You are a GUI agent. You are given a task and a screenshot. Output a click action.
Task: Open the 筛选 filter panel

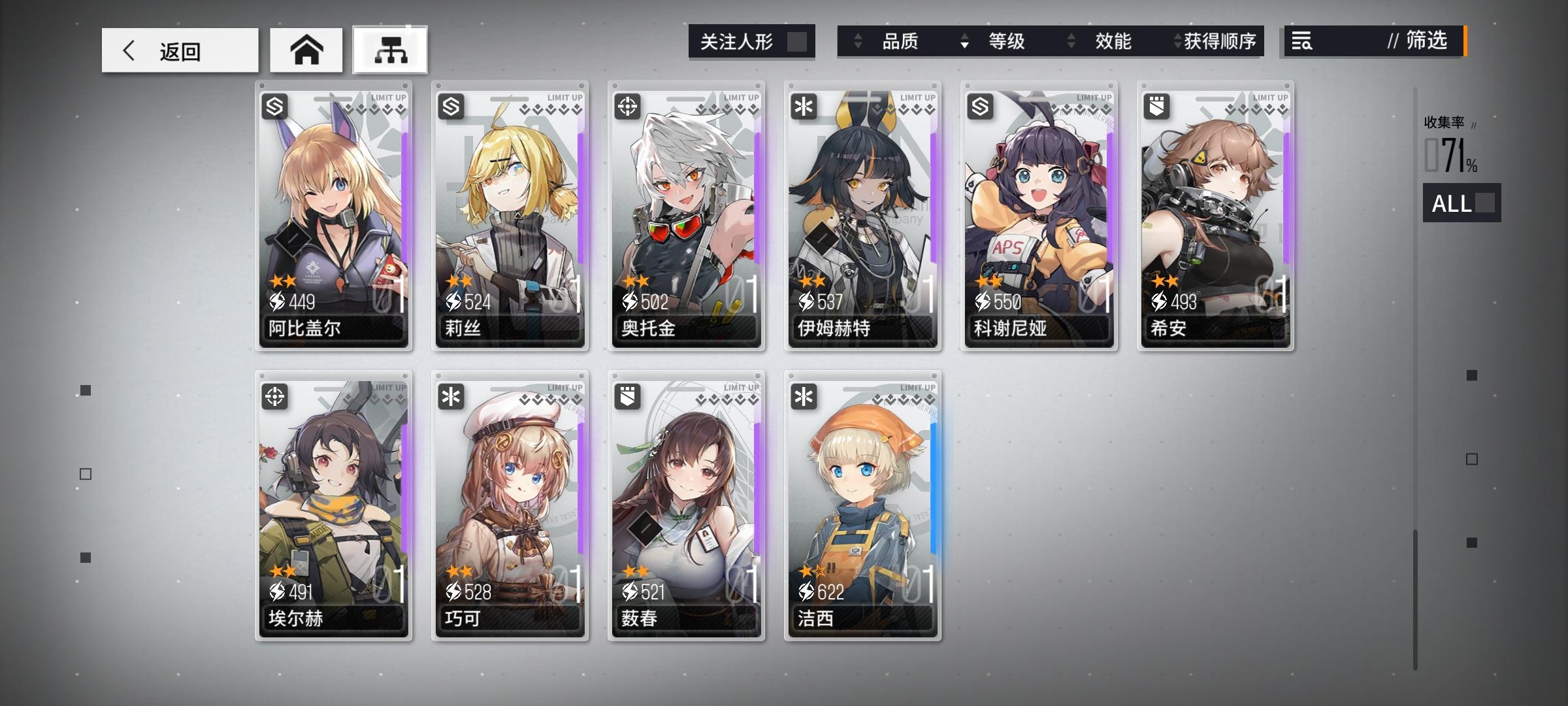(1428, 41)
